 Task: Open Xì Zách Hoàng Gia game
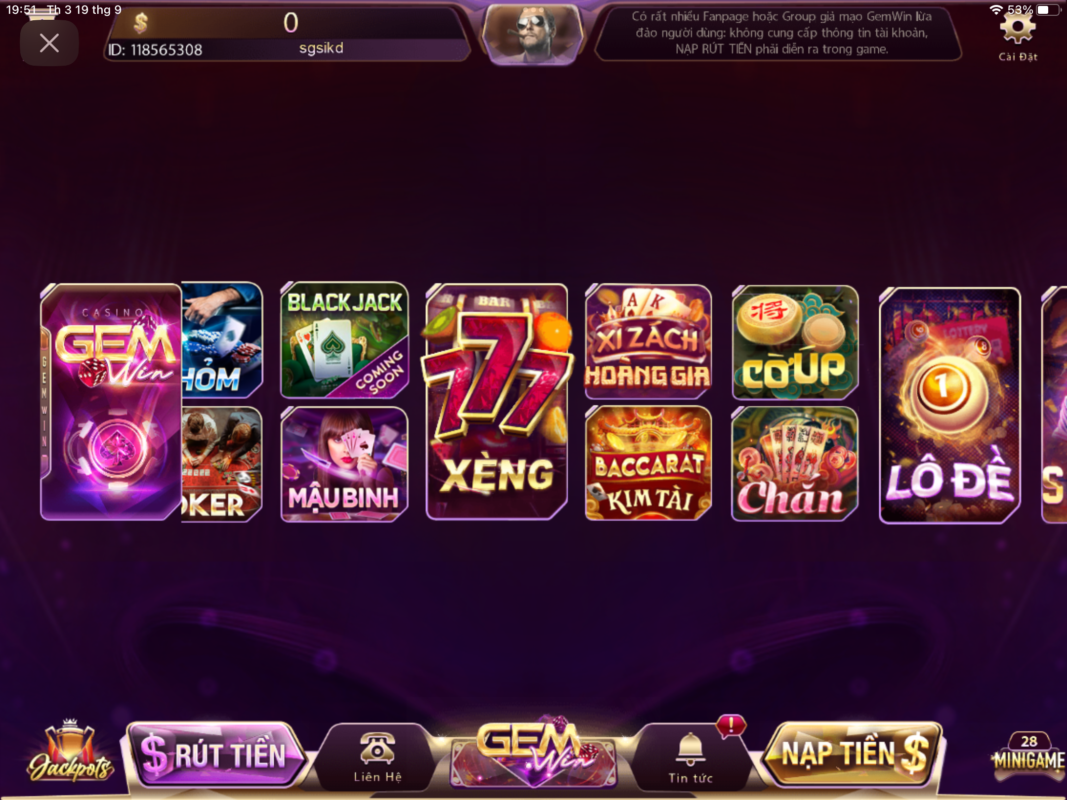pos(648,342)
